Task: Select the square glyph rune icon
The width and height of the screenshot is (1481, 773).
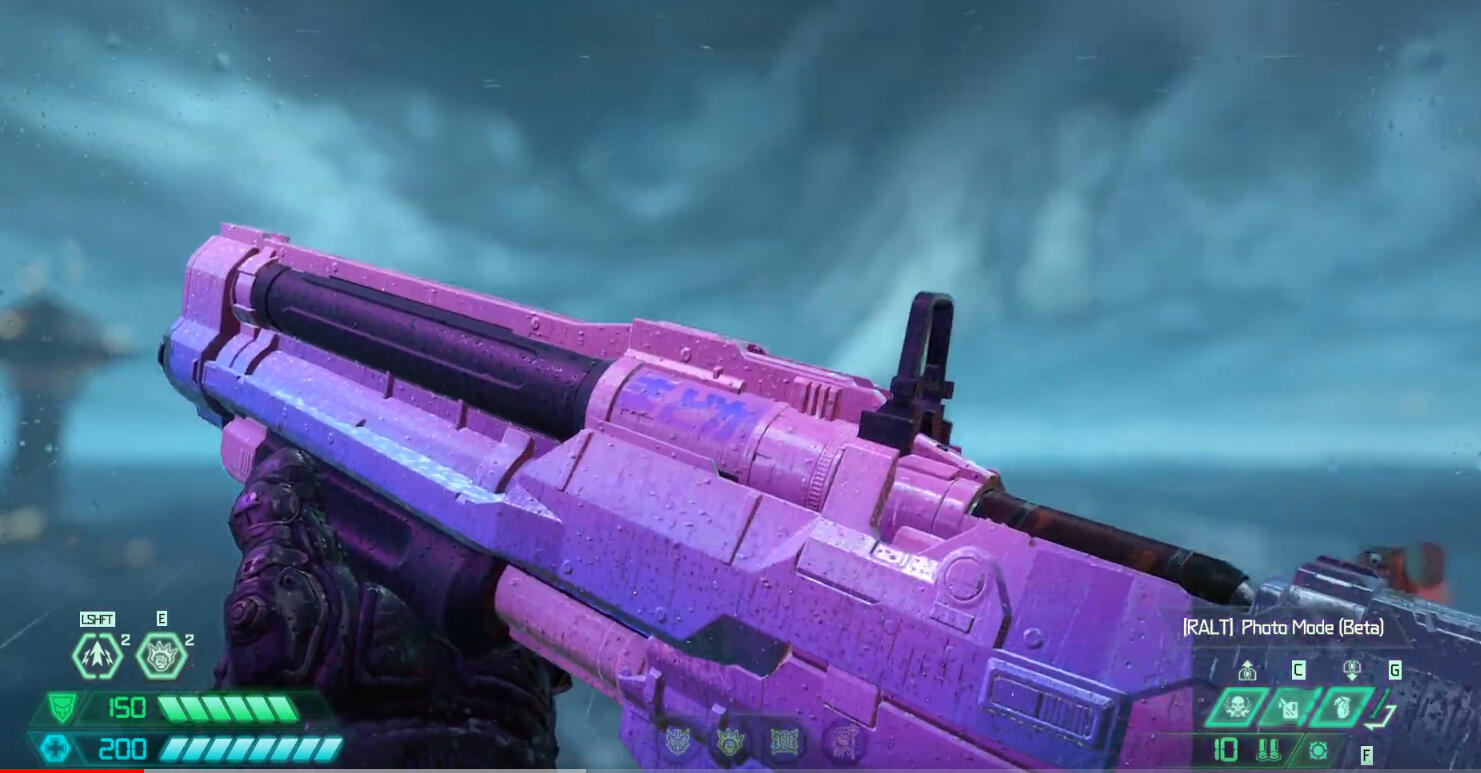Action: pos(786,742)
